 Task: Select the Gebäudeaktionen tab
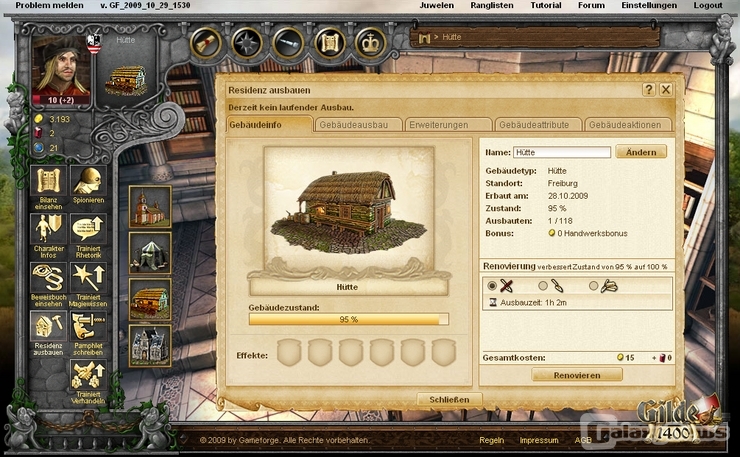[x=630, y=125]
